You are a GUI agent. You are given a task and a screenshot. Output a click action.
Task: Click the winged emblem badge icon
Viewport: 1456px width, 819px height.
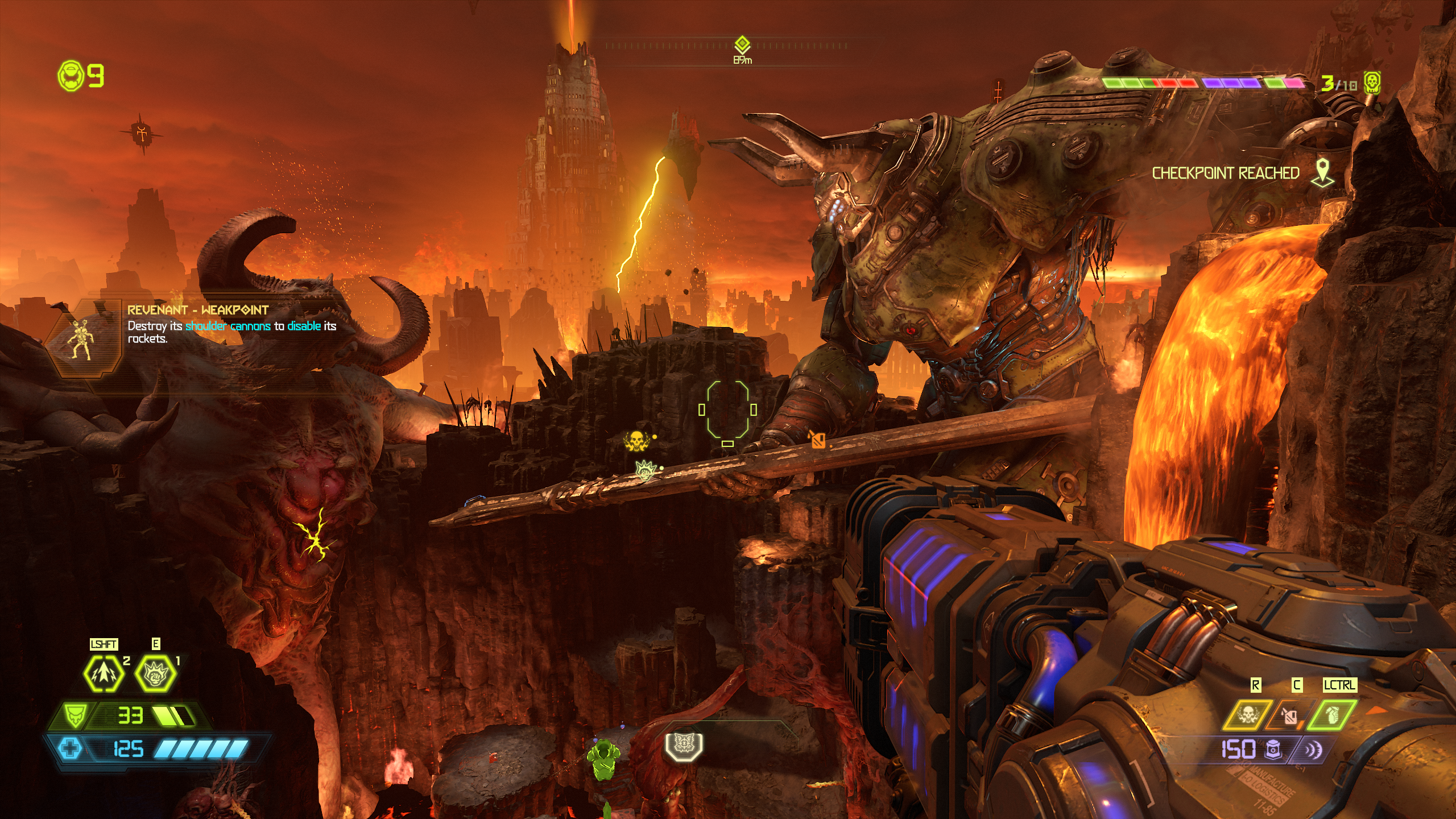click(x=684, y=745)
